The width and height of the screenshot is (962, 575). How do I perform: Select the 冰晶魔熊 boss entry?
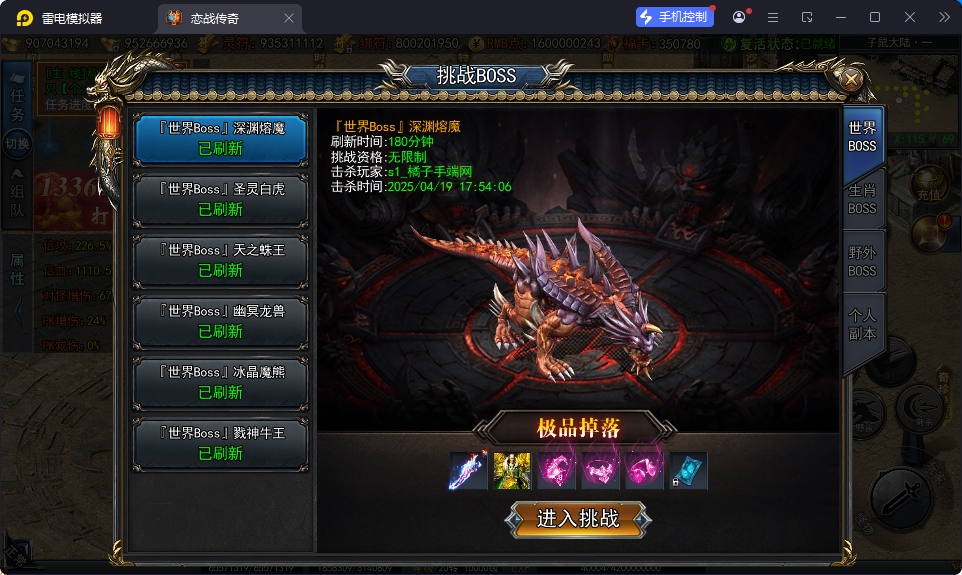click(x=221, y=382)
